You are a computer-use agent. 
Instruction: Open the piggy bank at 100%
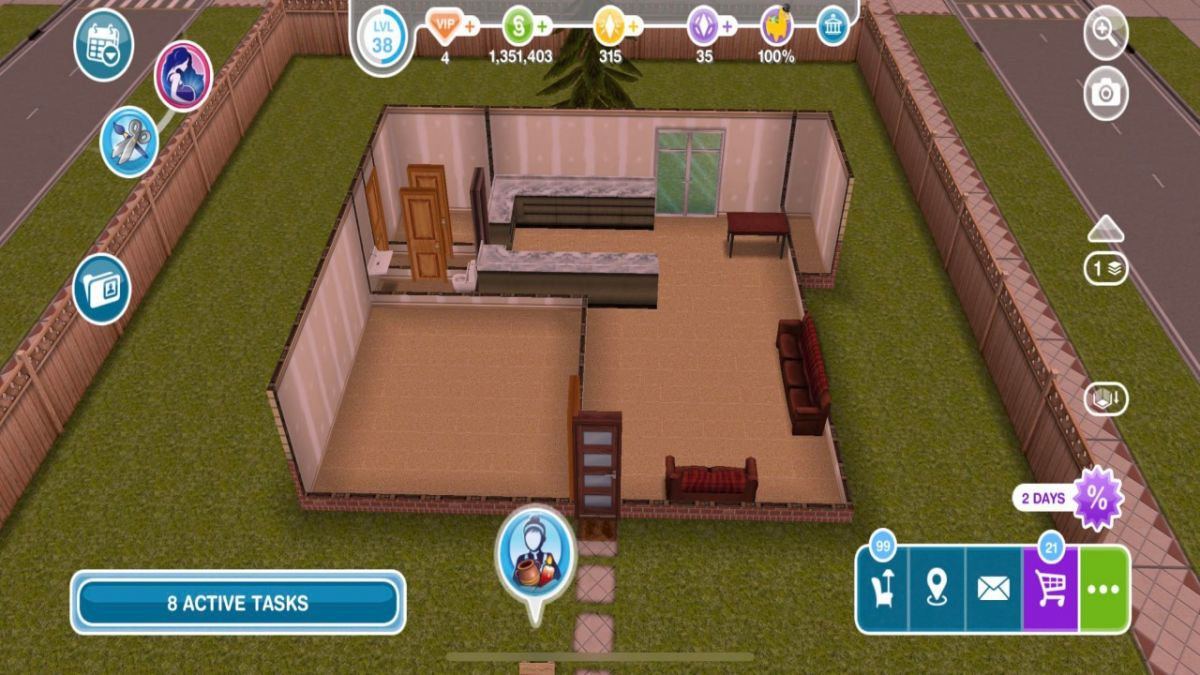pos(776,25)
